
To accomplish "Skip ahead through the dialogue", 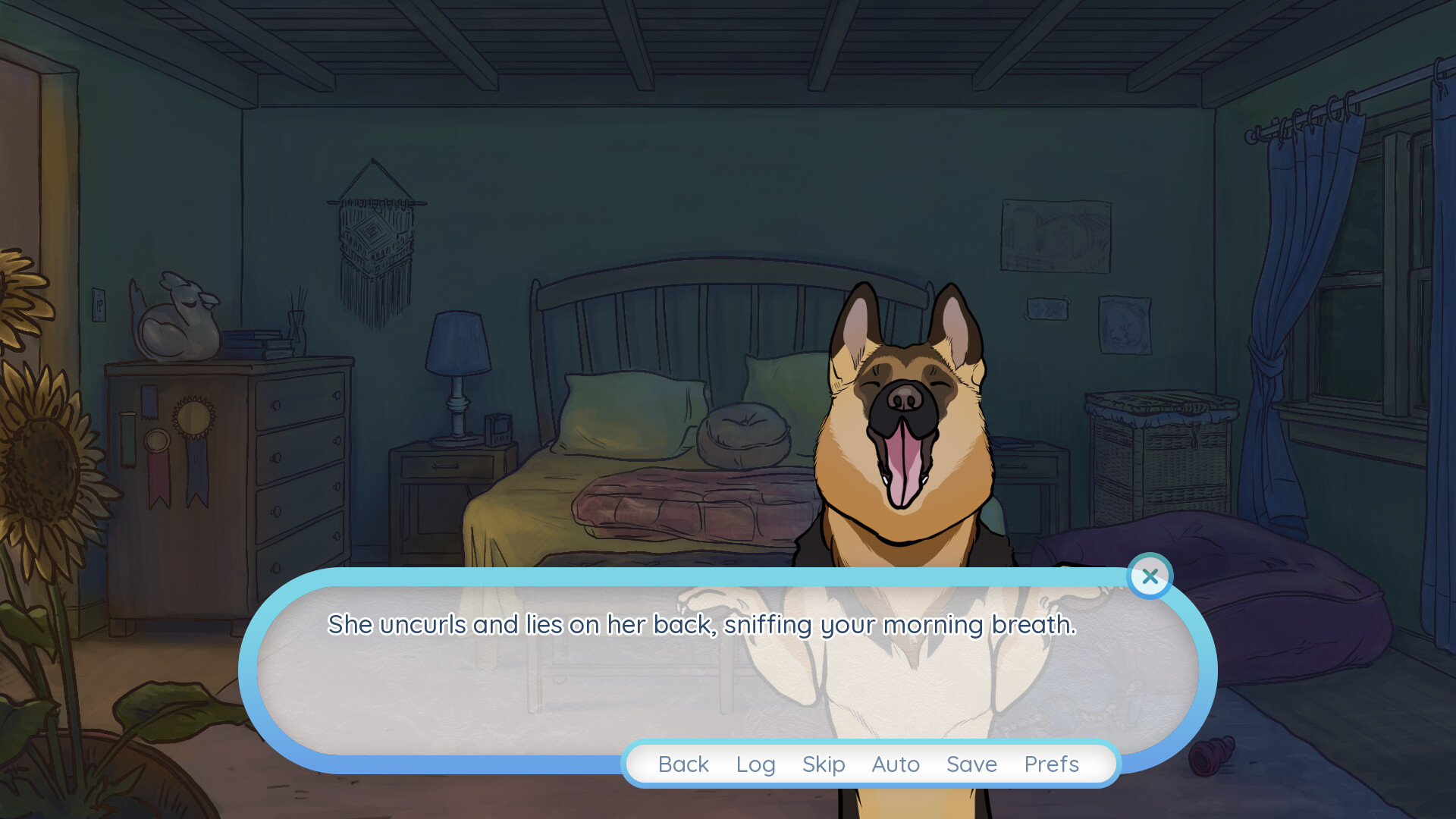I will (824, 764).
